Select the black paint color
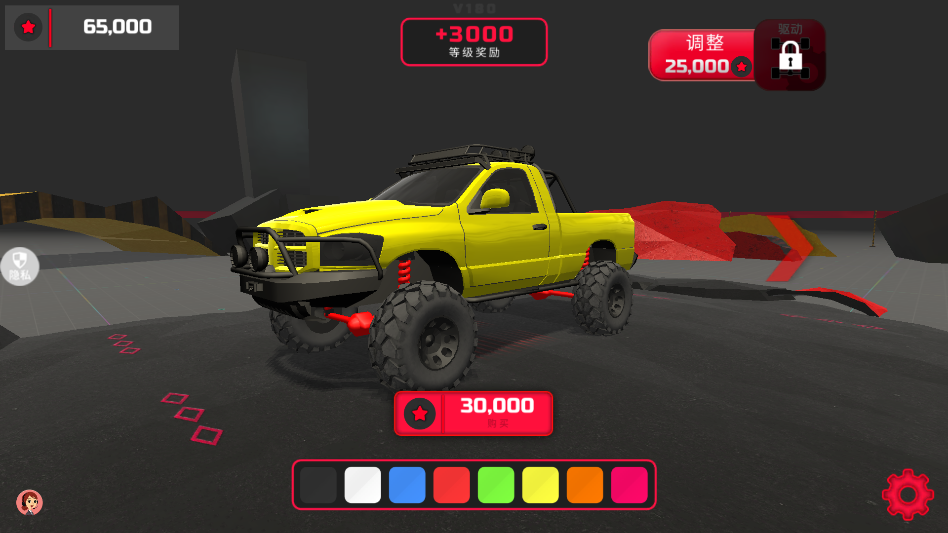Screen dimensions: 948x533 pos(318,485)
